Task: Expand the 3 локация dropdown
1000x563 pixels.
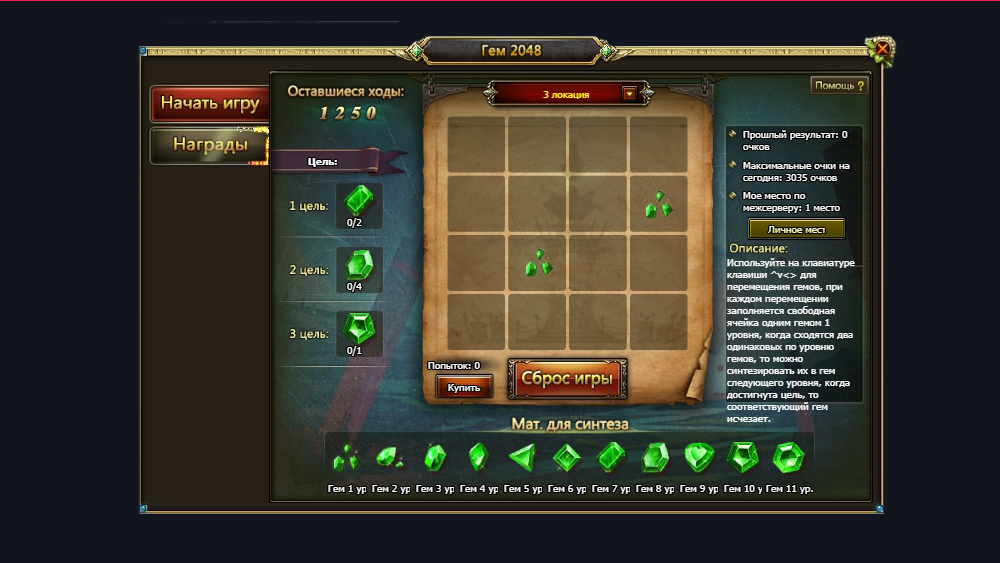Action: [629, 94]
